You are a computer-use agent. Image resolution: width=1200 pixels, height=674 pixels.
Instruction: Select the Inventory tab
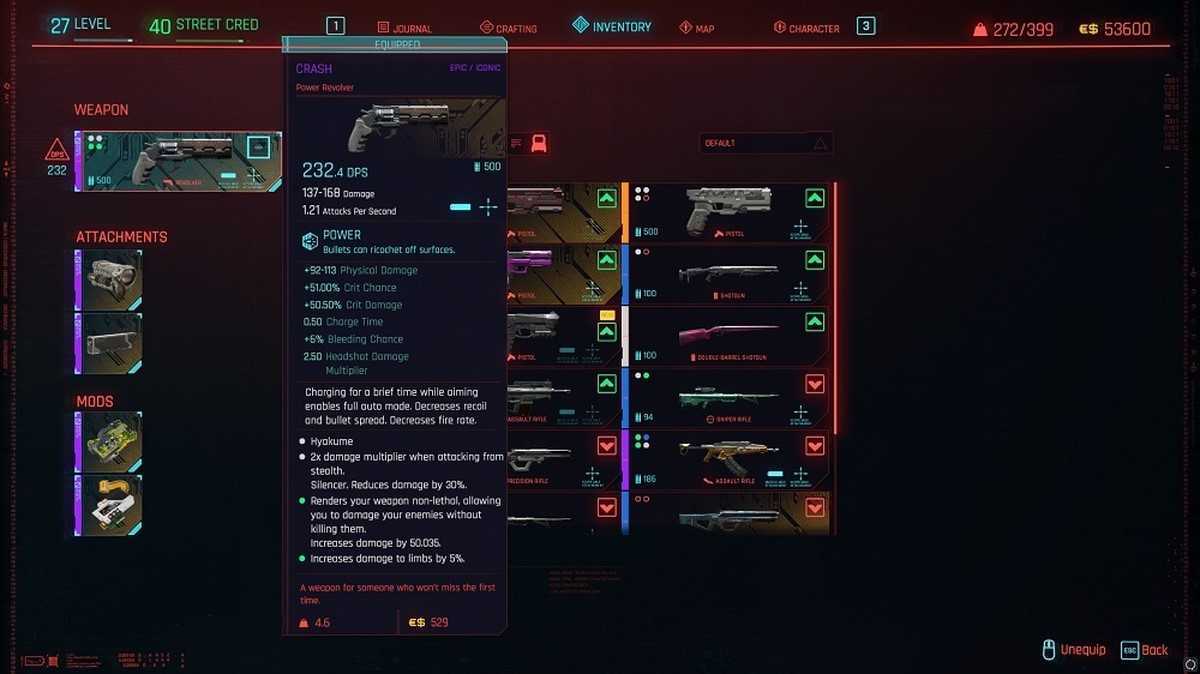[x=611, y=27]
